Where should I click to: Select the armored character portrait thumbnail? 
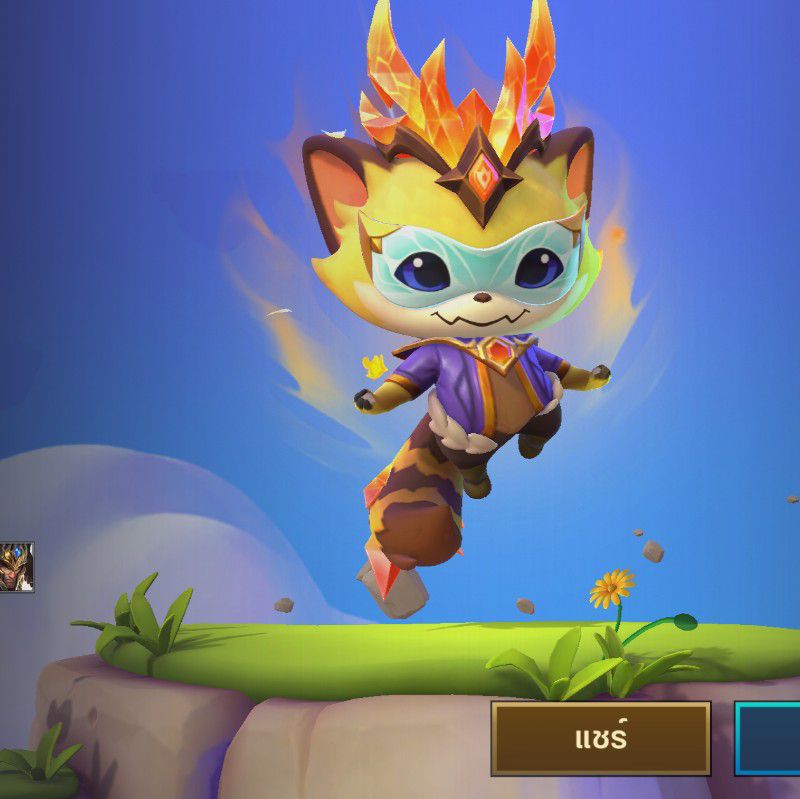(16, 567)
